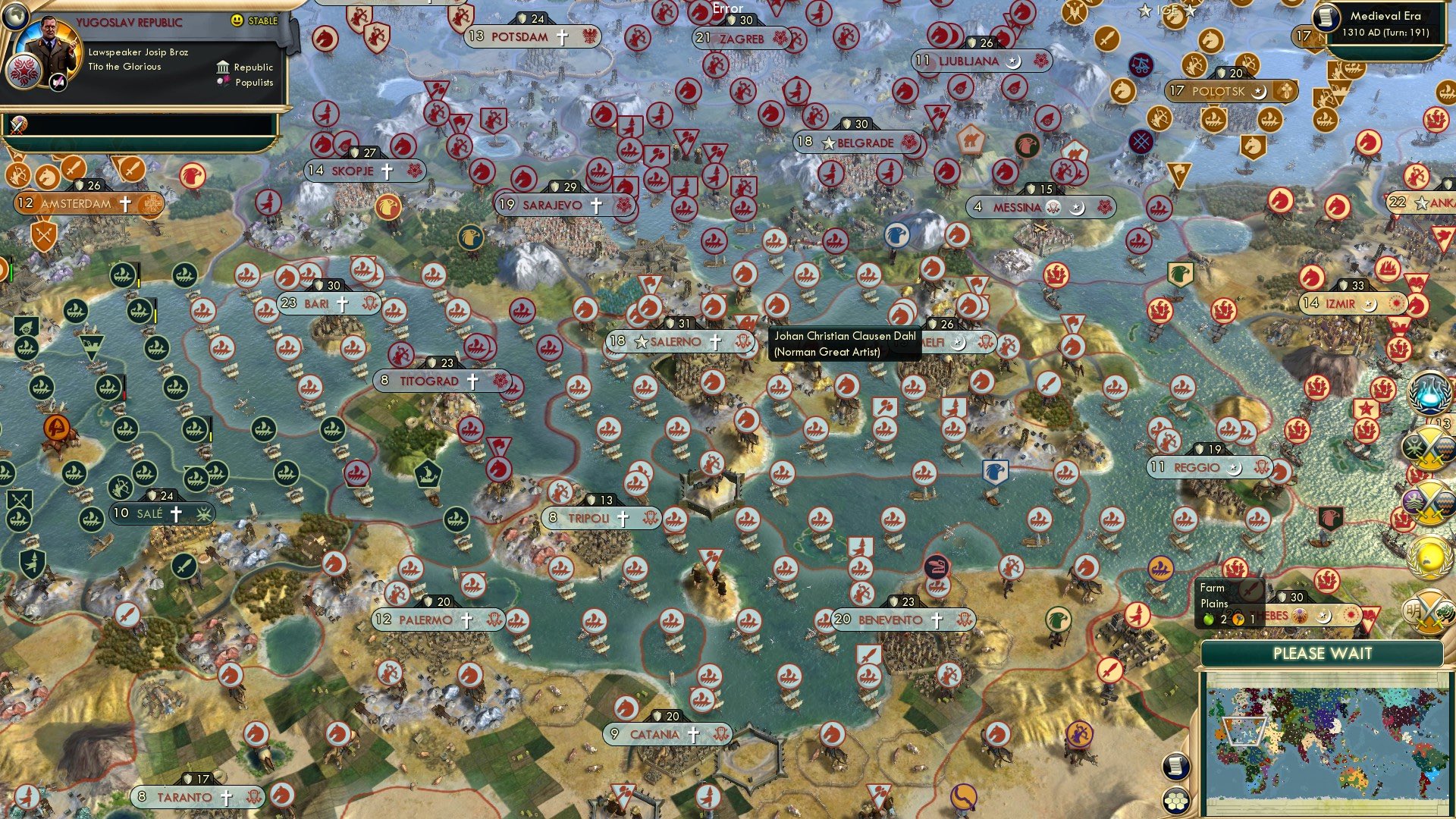Select the Republic government icon
1456x819 pixels.
(x=222, y=67)
